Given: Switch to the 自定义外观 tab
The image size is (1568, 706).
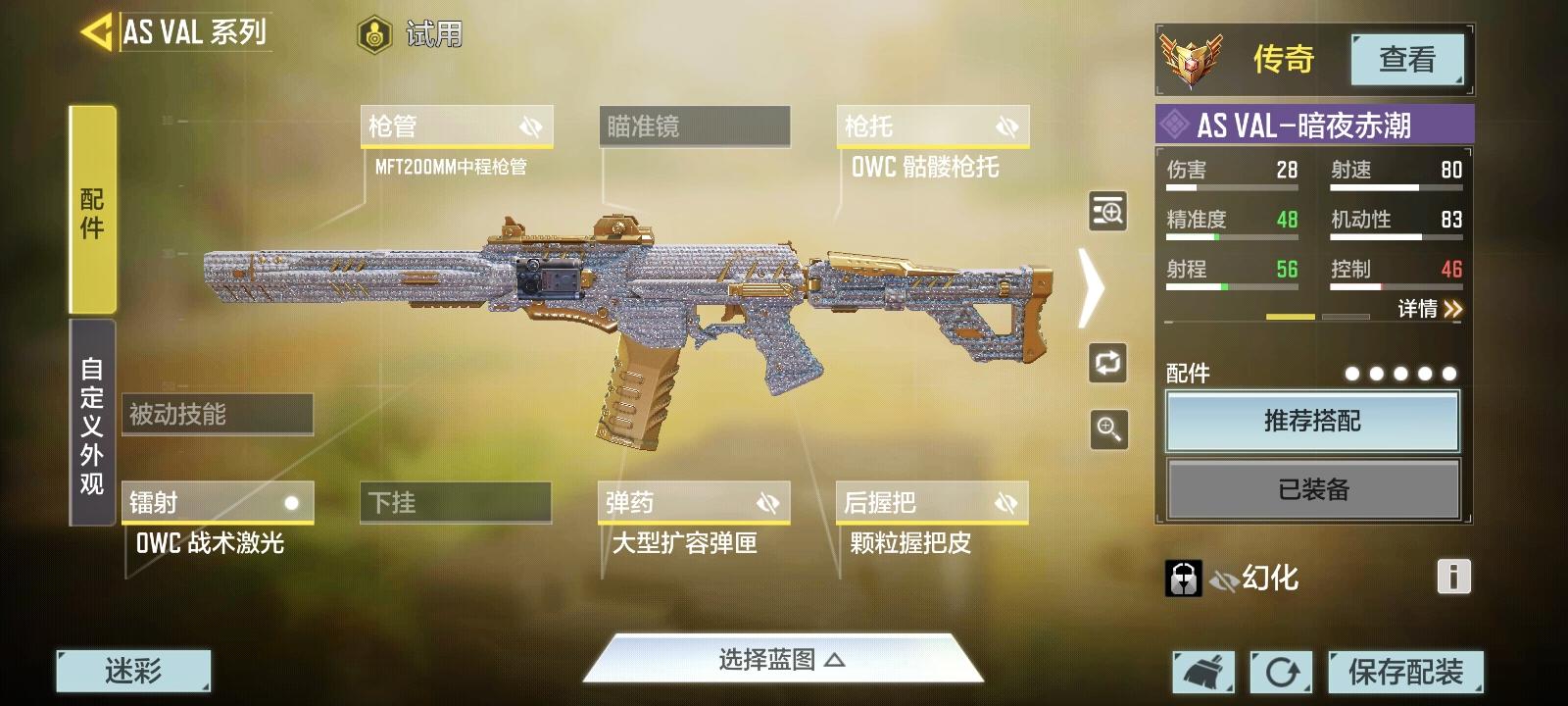Looking at the screenshot, I should 88,422.
